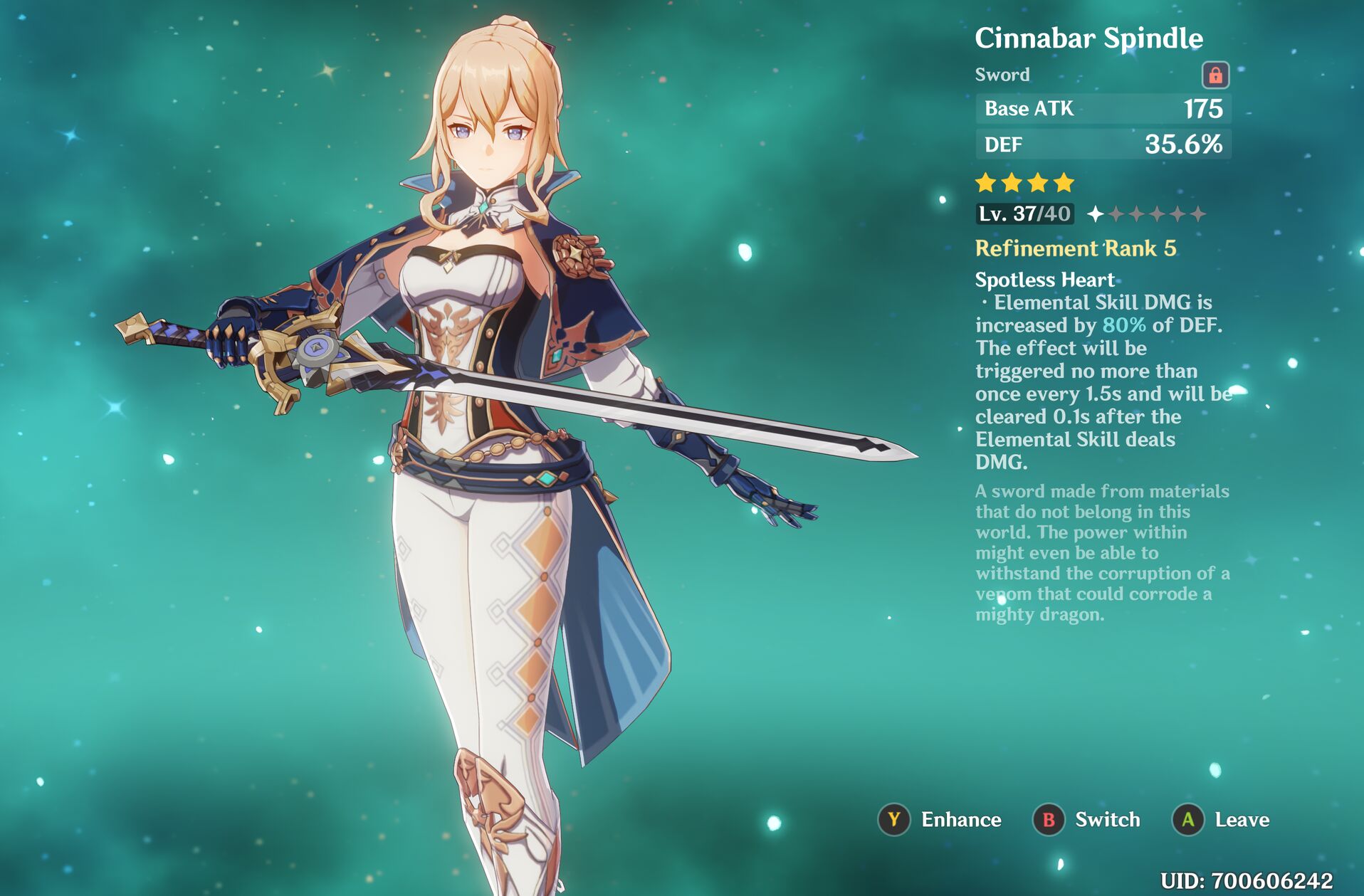Click Leave to exit the weapon screen

coord(1222,820)
